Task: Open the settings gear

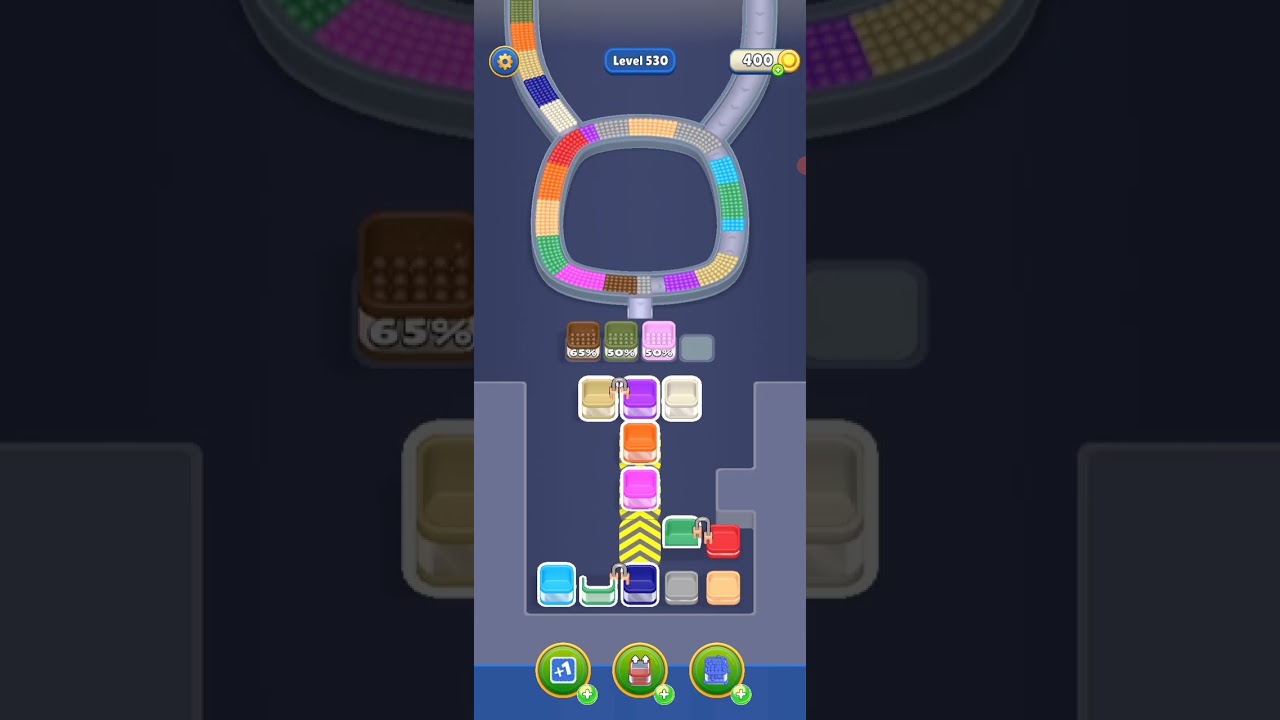Action: (x=504, y=61)
